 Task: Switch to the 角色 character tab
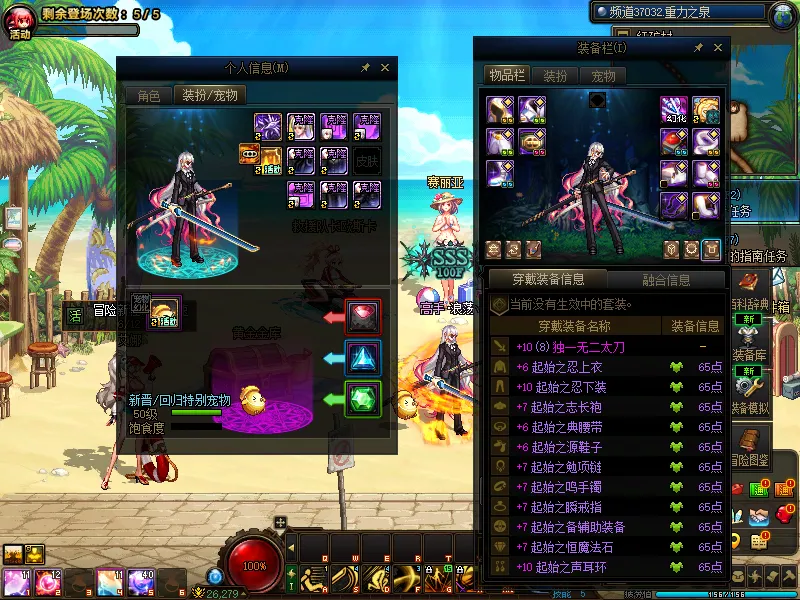pos(148,96)
